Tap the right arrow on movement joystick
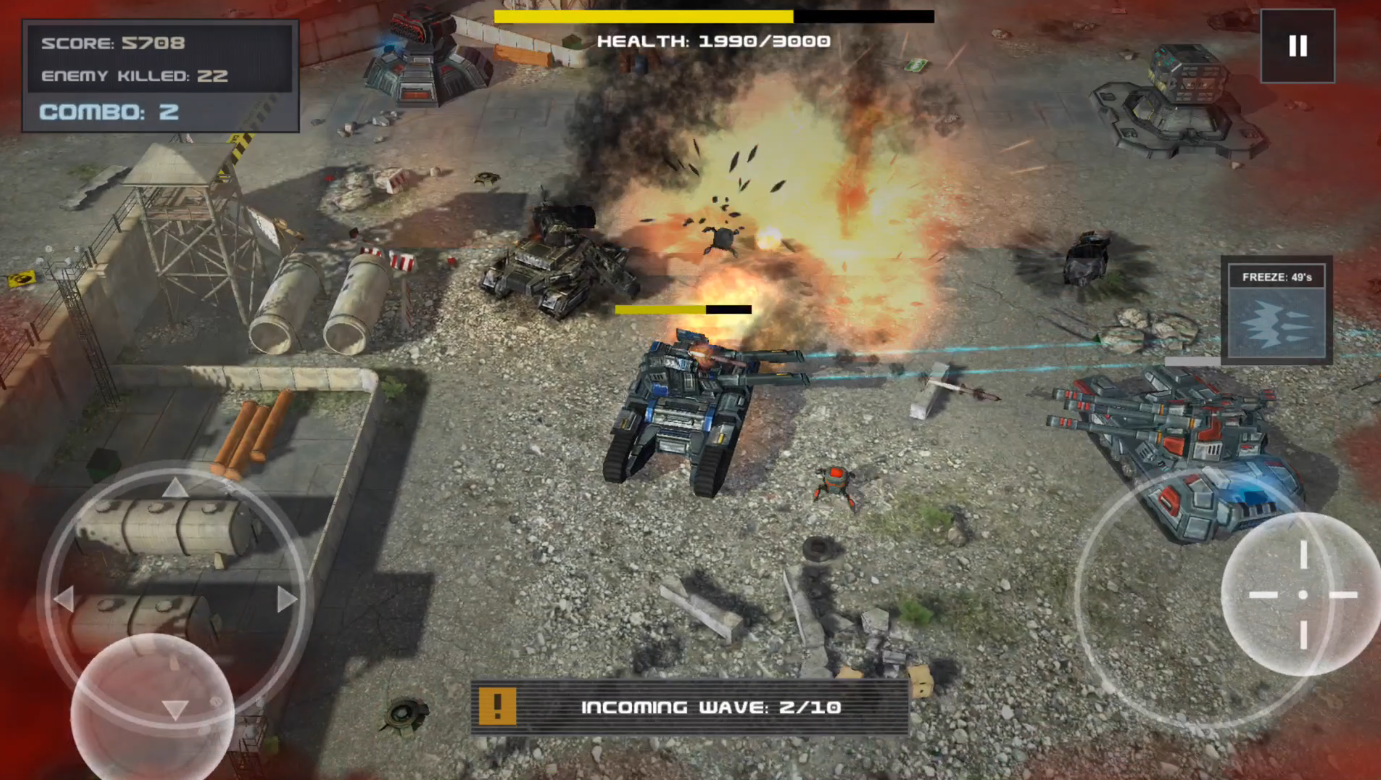 [287, 599]
